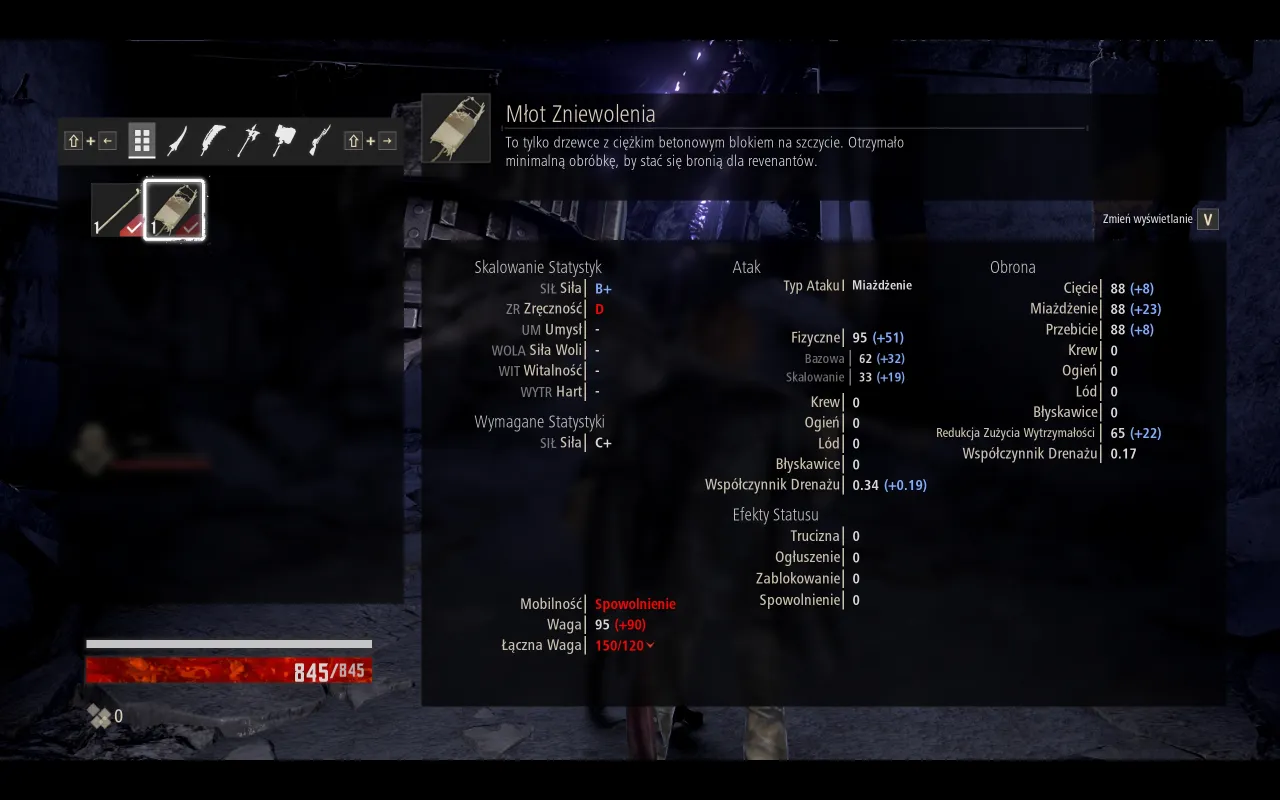Click the right shoulder-key prompt icon
Screen dimensions: 1280x800
[x=355, y=140]
